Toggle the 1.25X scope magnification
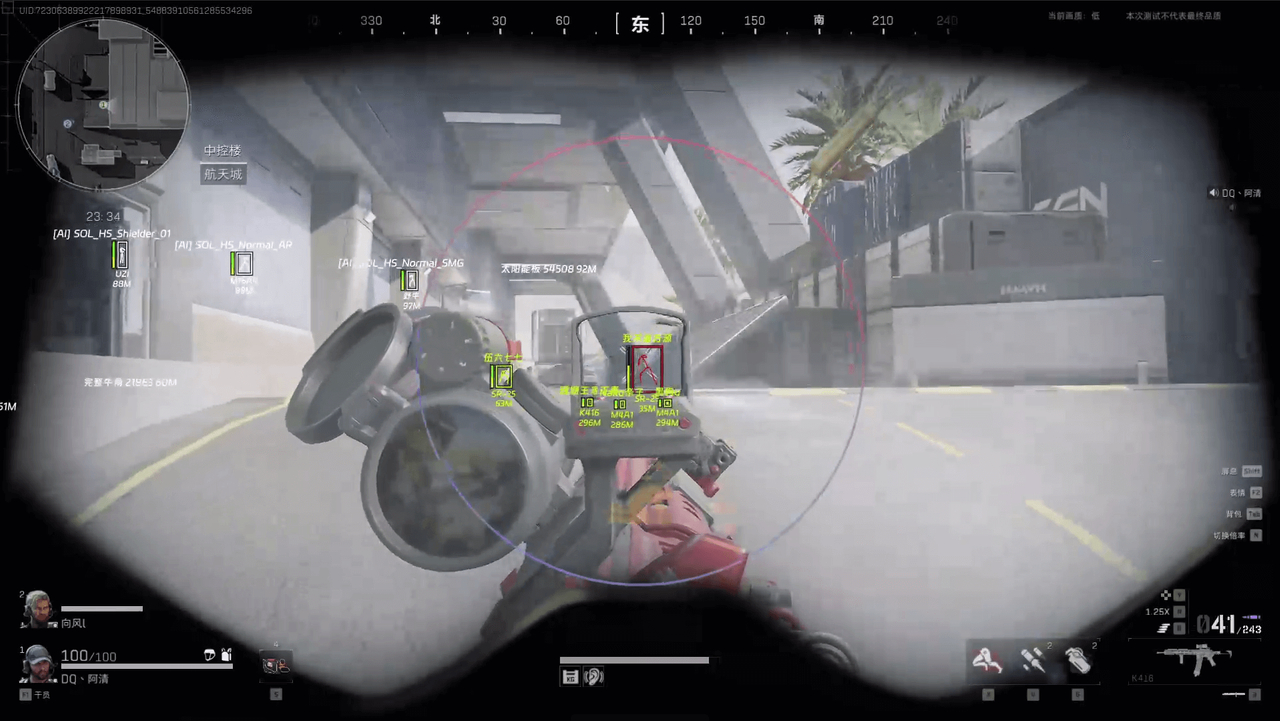Image resolution: width=1280 pixels, height=721 pixels. coord(1158,611)
